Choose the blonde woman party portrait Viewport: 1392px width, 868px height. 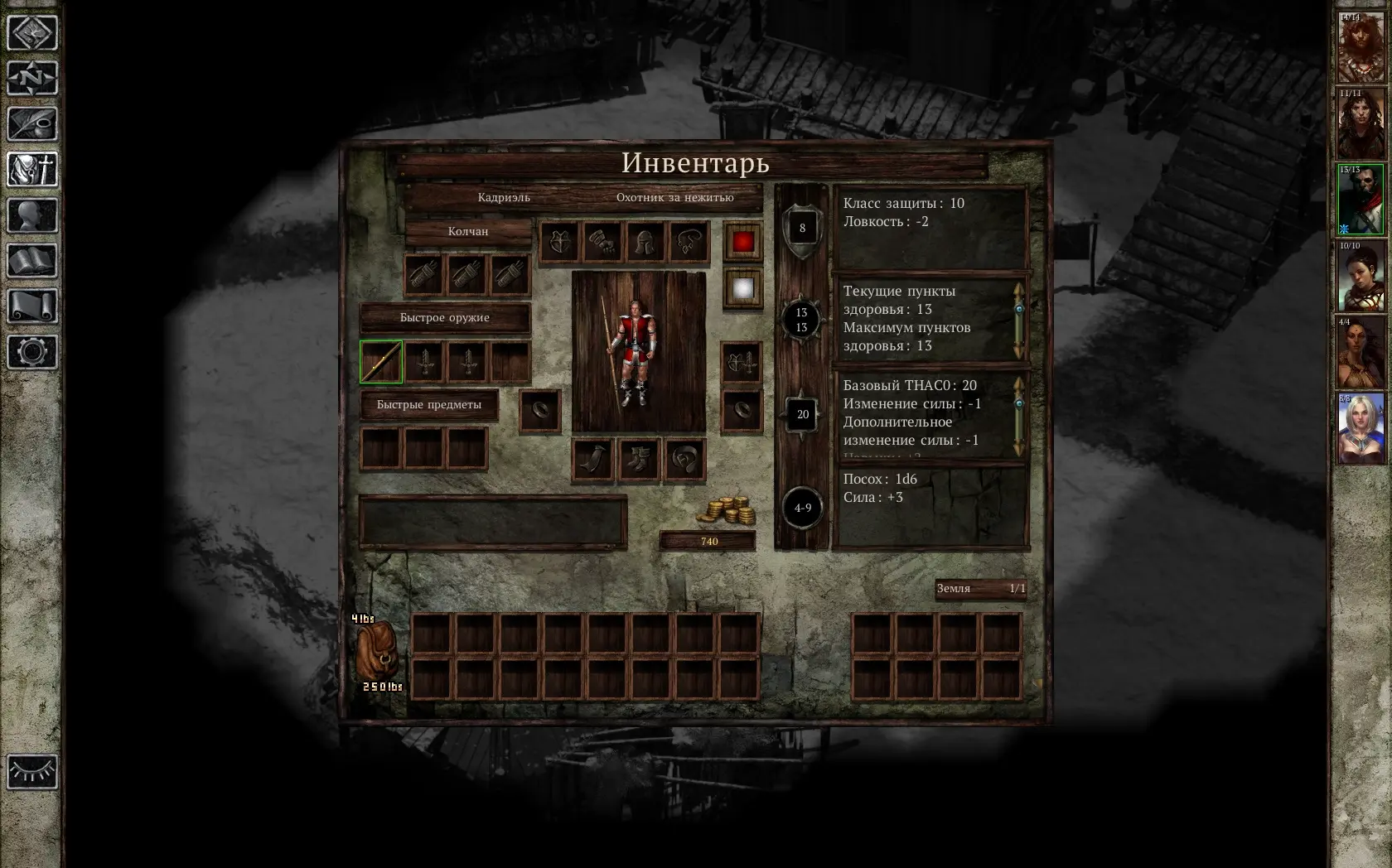point(1361,428)
